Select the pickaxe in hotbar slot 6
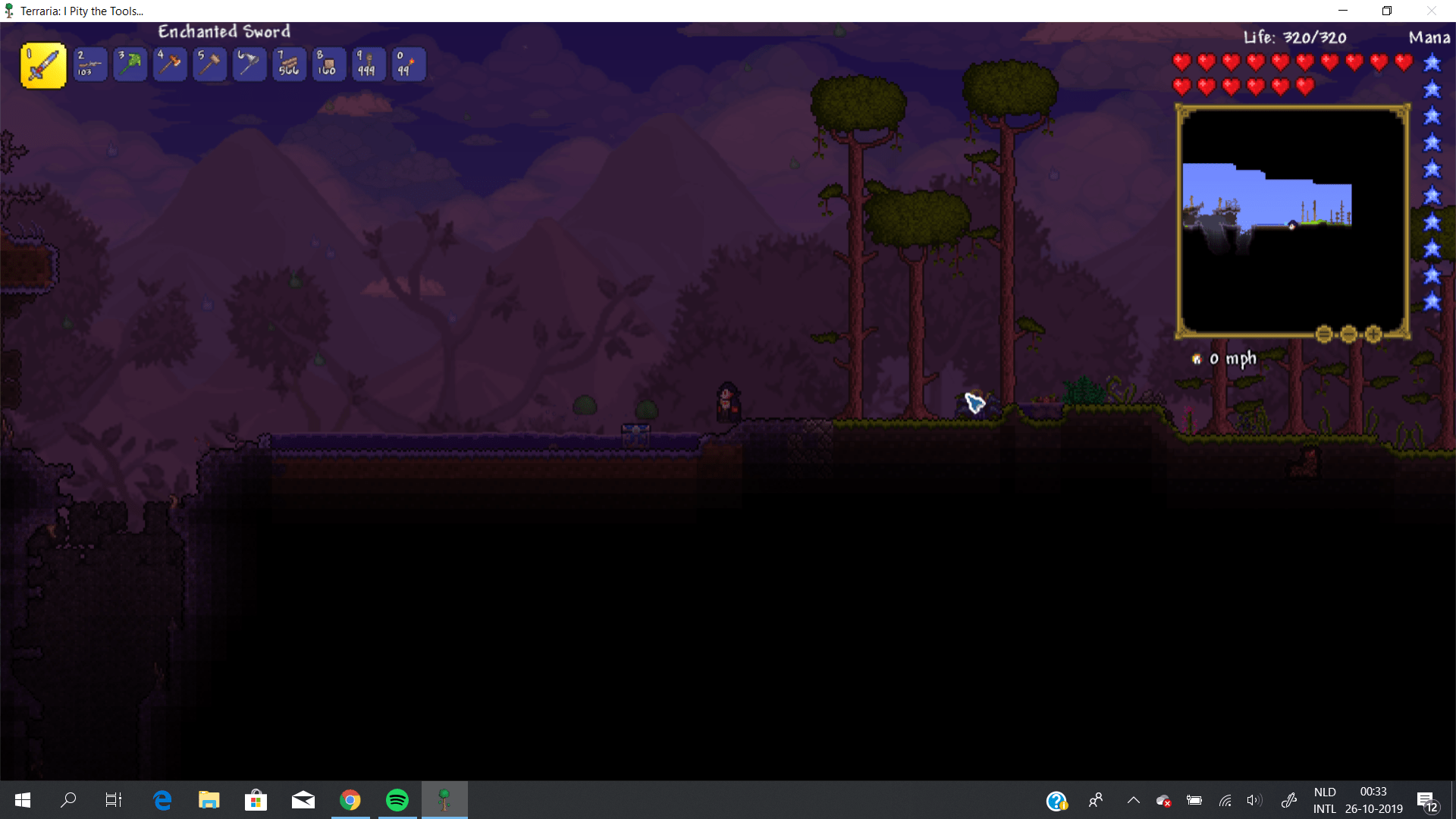This screenshot has width=1456, height=819. (x=249, y=64)
